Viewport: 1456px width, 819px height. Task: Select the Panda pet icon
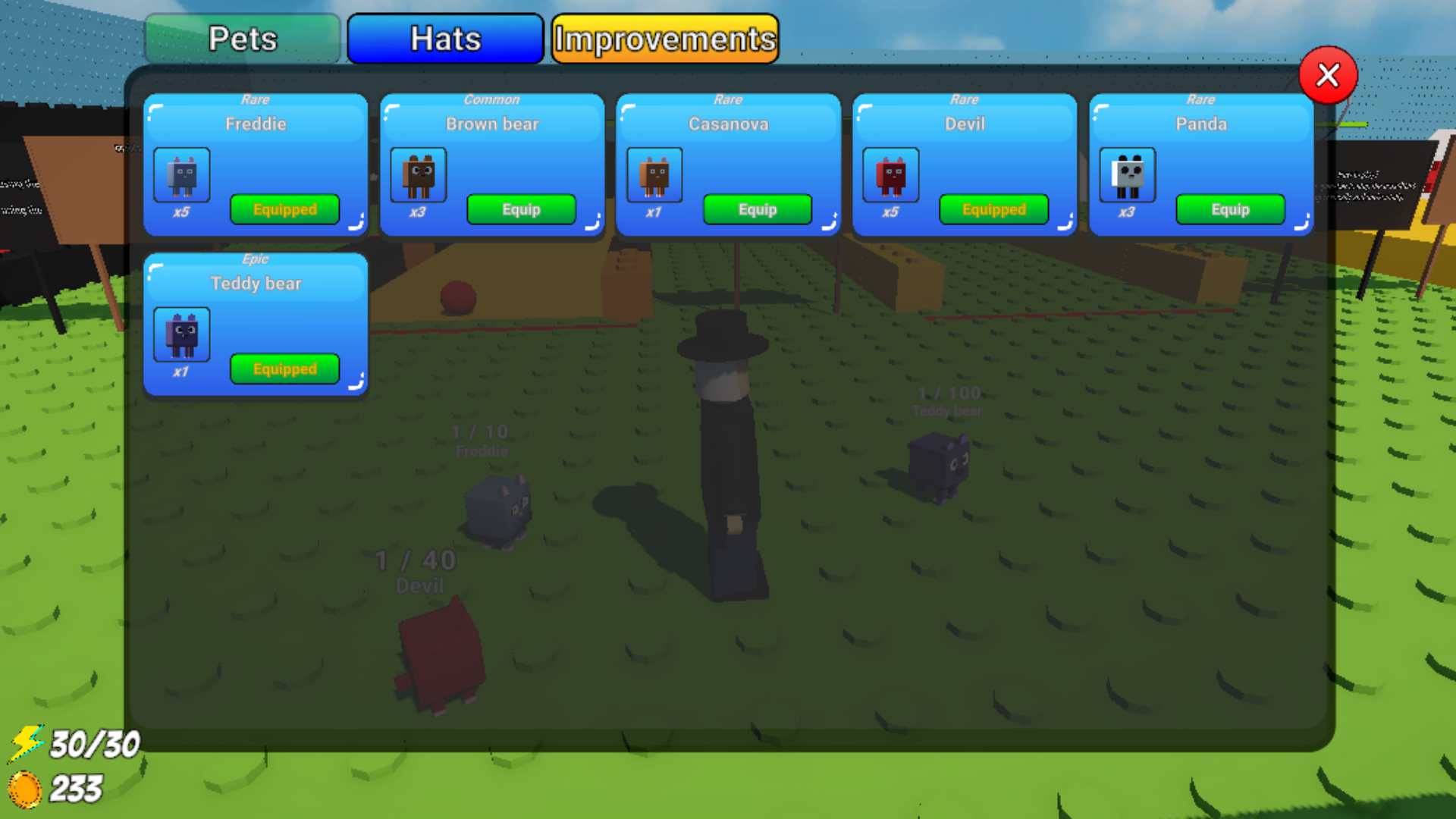1127,176
